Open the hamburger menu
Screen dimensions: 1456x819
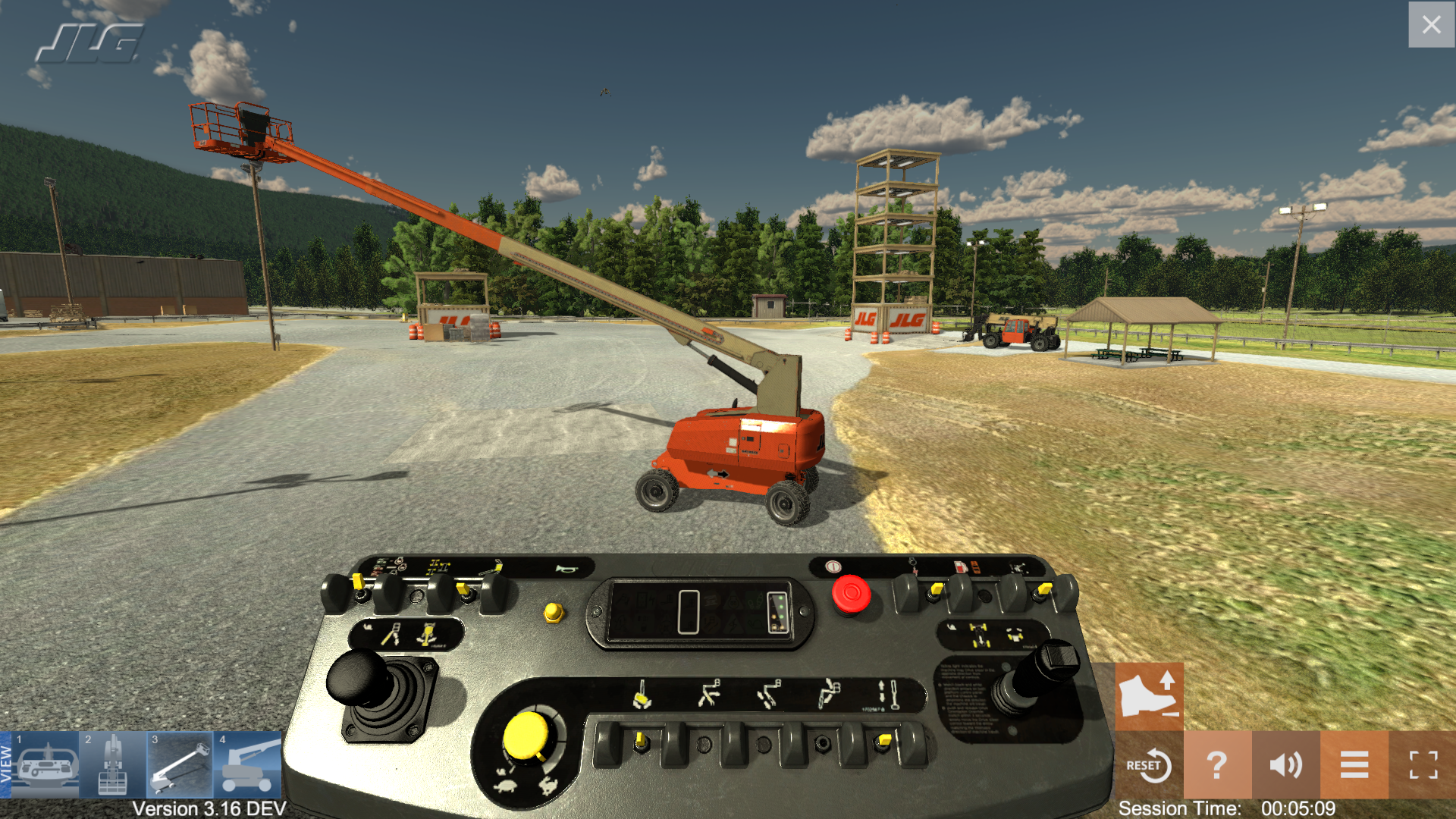(1354, 765)
